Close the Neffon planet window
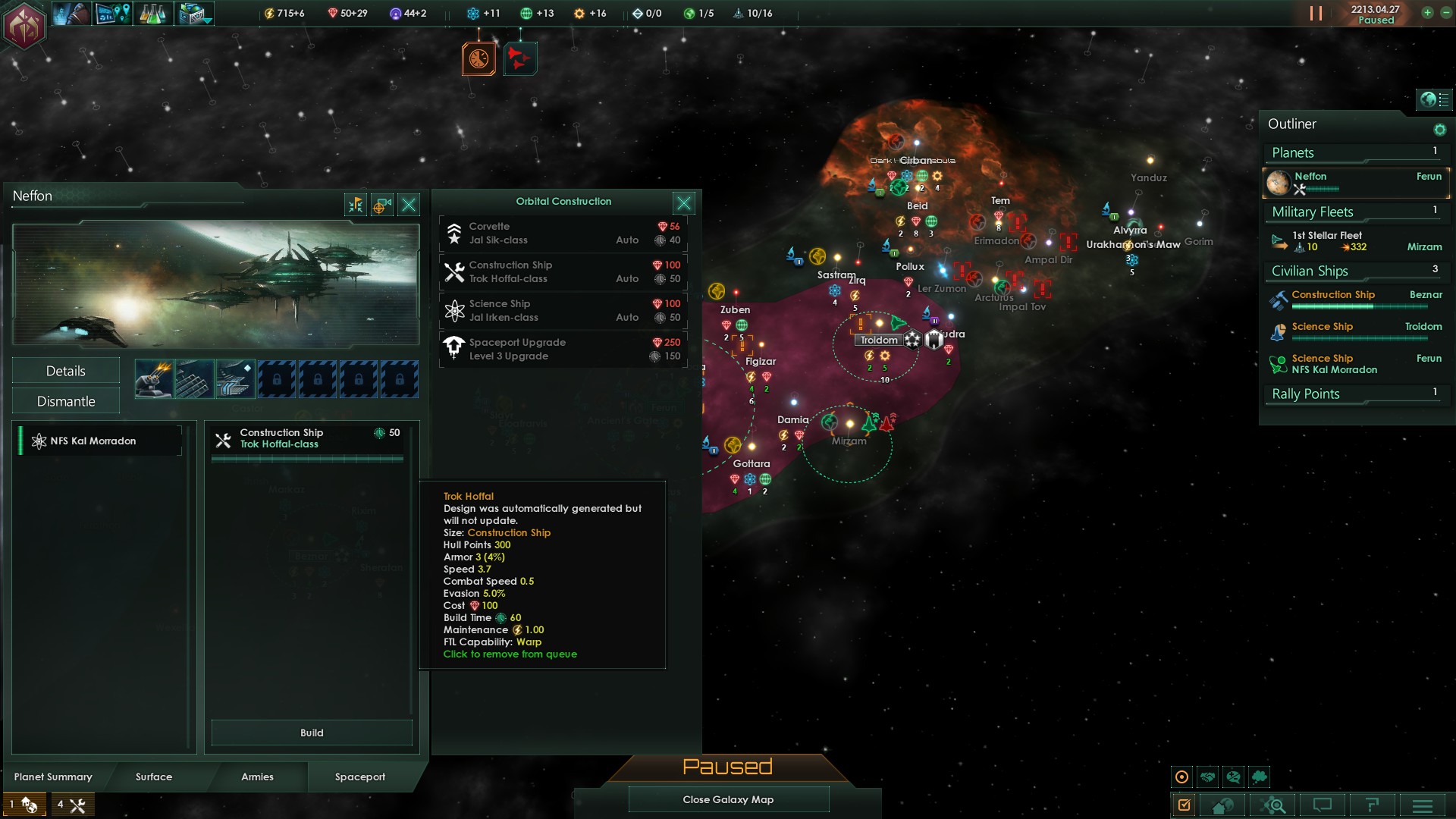The height and width of the screenshot is (819, 1456). [409, 205]
